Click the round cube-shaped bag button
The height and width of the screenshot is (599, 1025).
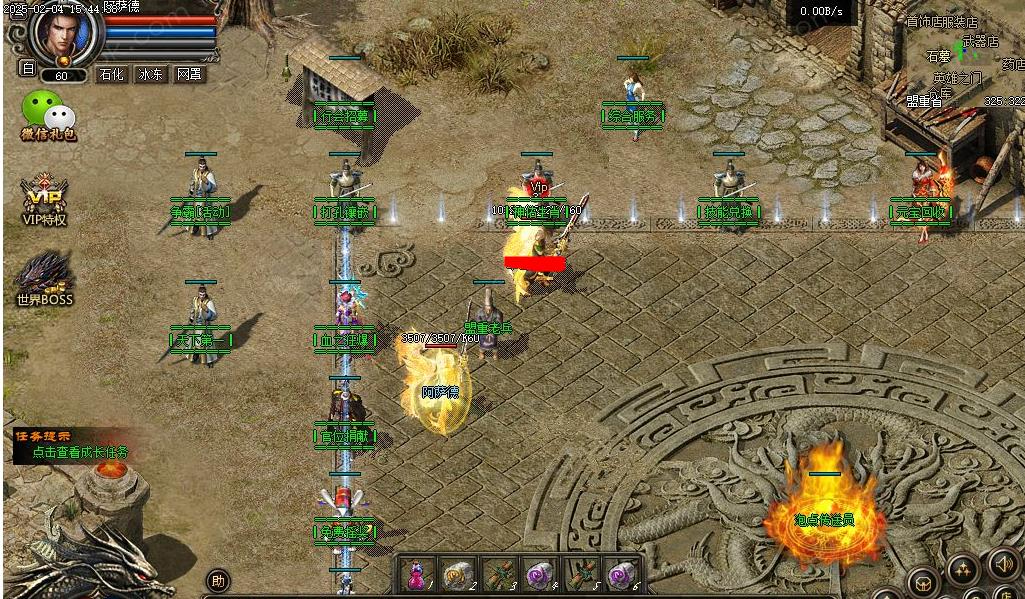point(922,581)
